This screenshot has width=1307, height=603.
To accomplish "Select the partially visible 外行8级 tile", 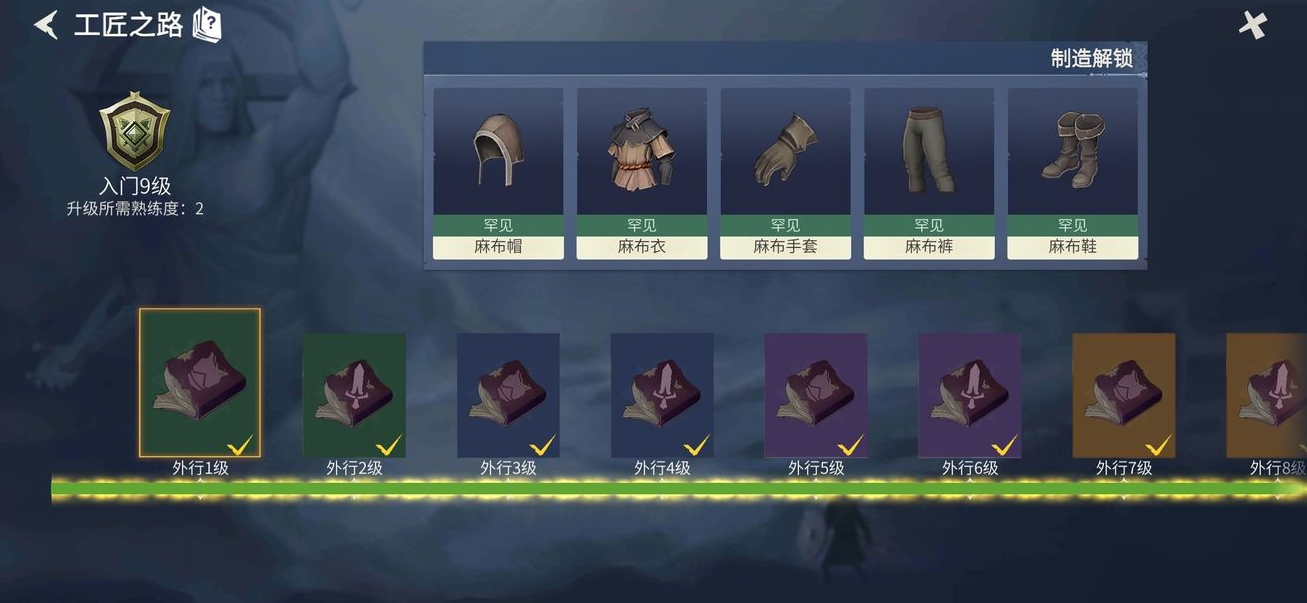I will click(1268, 395).
